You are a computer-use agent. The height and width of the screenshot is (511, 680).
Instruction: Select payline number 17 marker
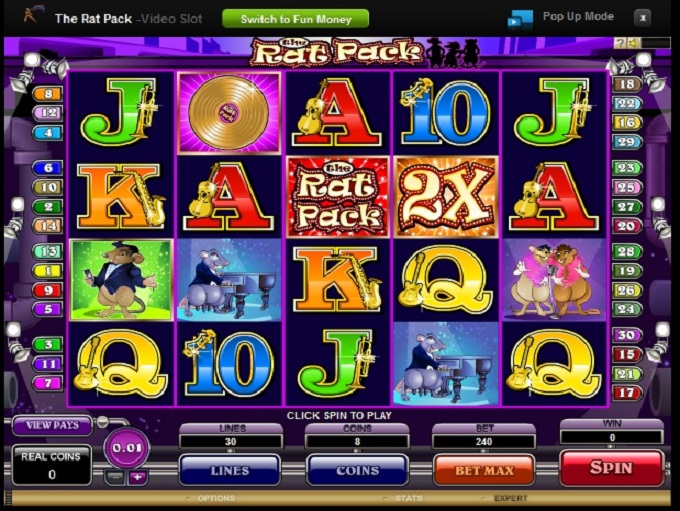627,393
